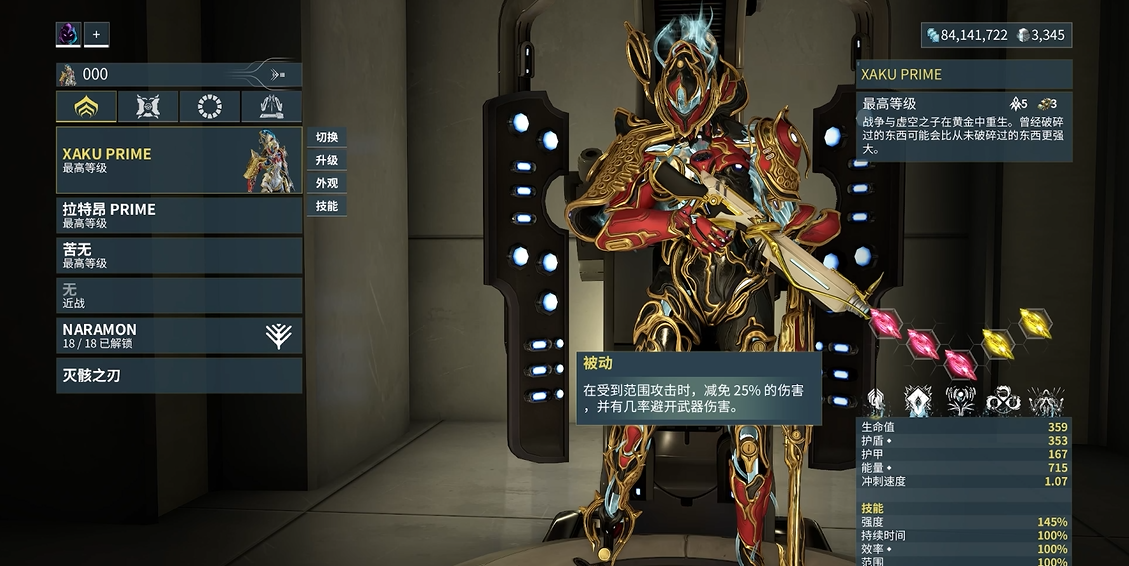Choose the 技能 abilities button
This screenshot has height=566, width=1129.
(326, 206)
